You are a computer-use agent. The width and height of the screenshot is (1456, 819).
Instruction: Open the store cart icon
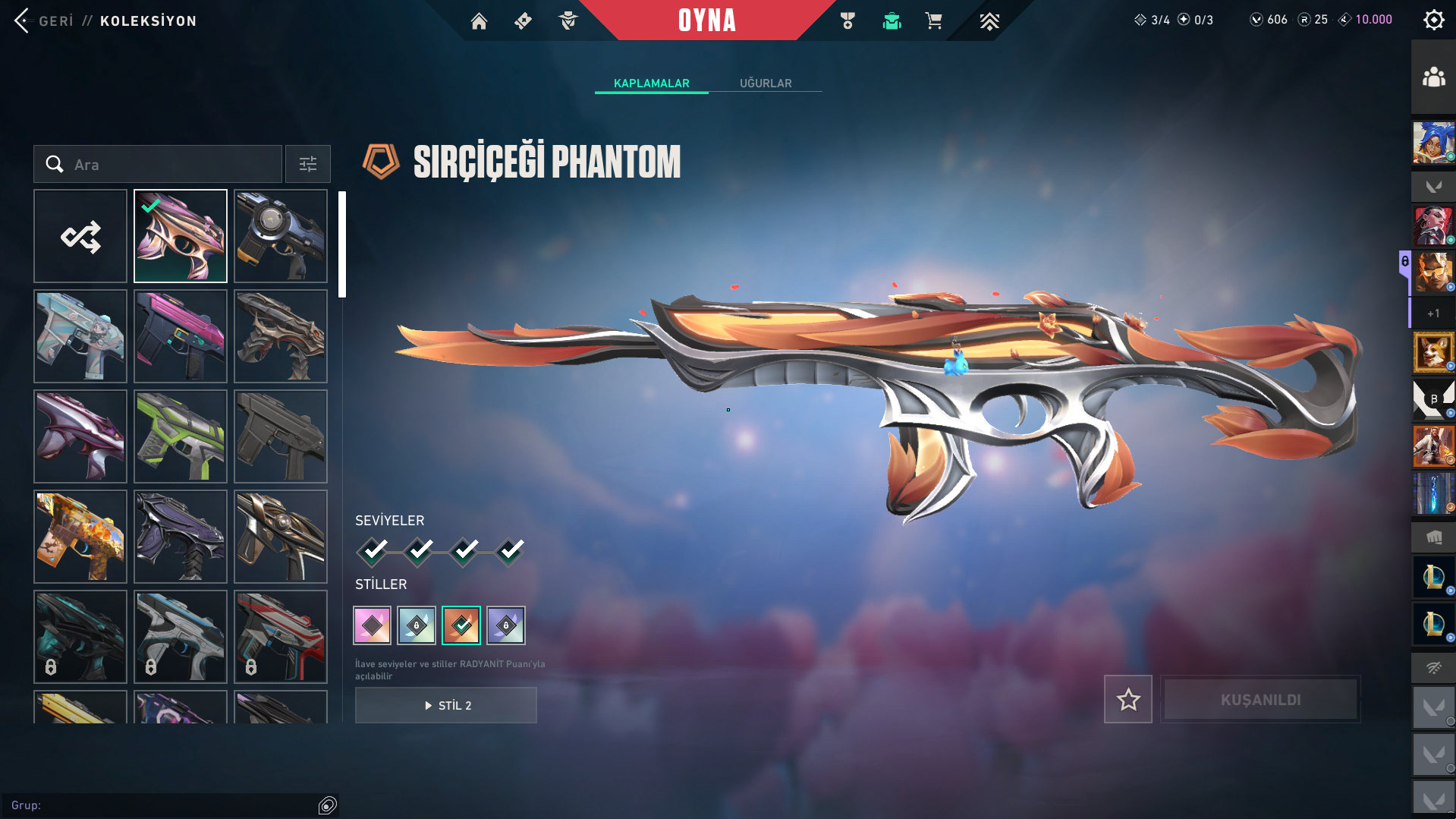pyautogui.click(x=933, y=21)
